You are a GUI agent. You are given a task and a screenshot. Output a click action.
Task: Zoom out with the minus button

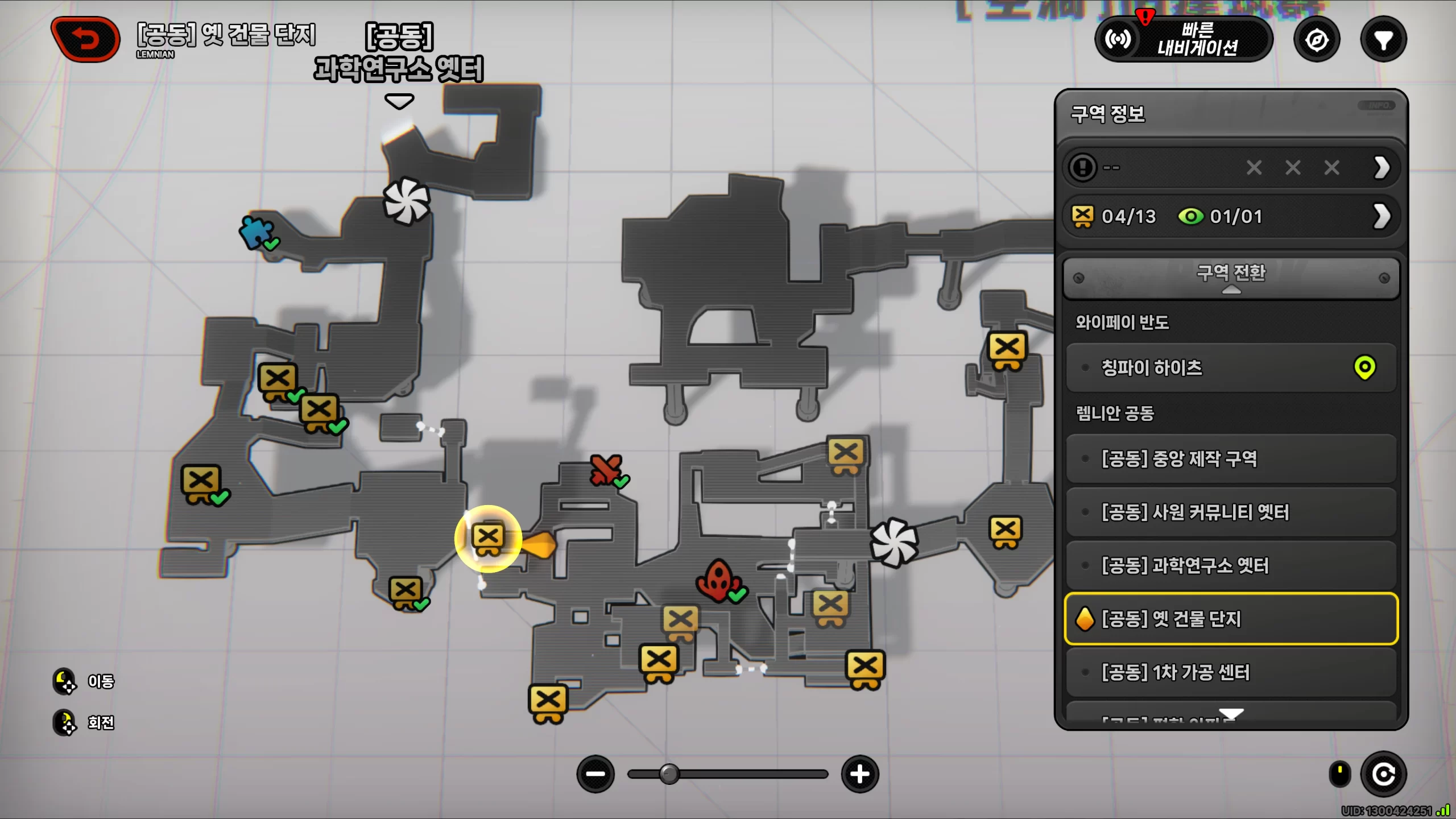(x=595, y=774)
